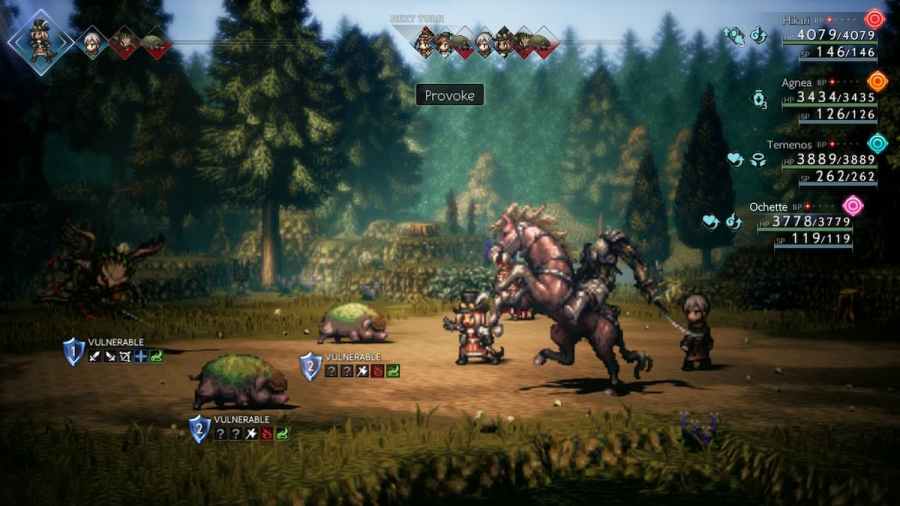Select the blue ice weakness icon
The image size is (900, 506).
(141, 356)
